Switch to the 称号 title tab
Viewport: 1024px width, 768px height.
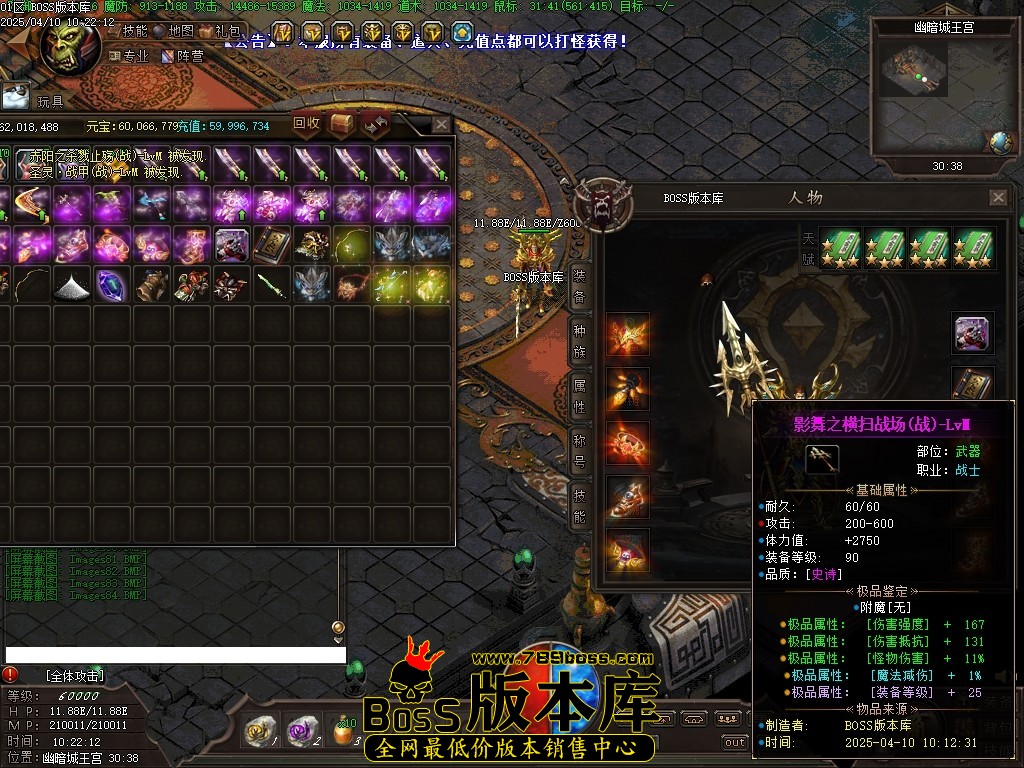coord(580,451)
